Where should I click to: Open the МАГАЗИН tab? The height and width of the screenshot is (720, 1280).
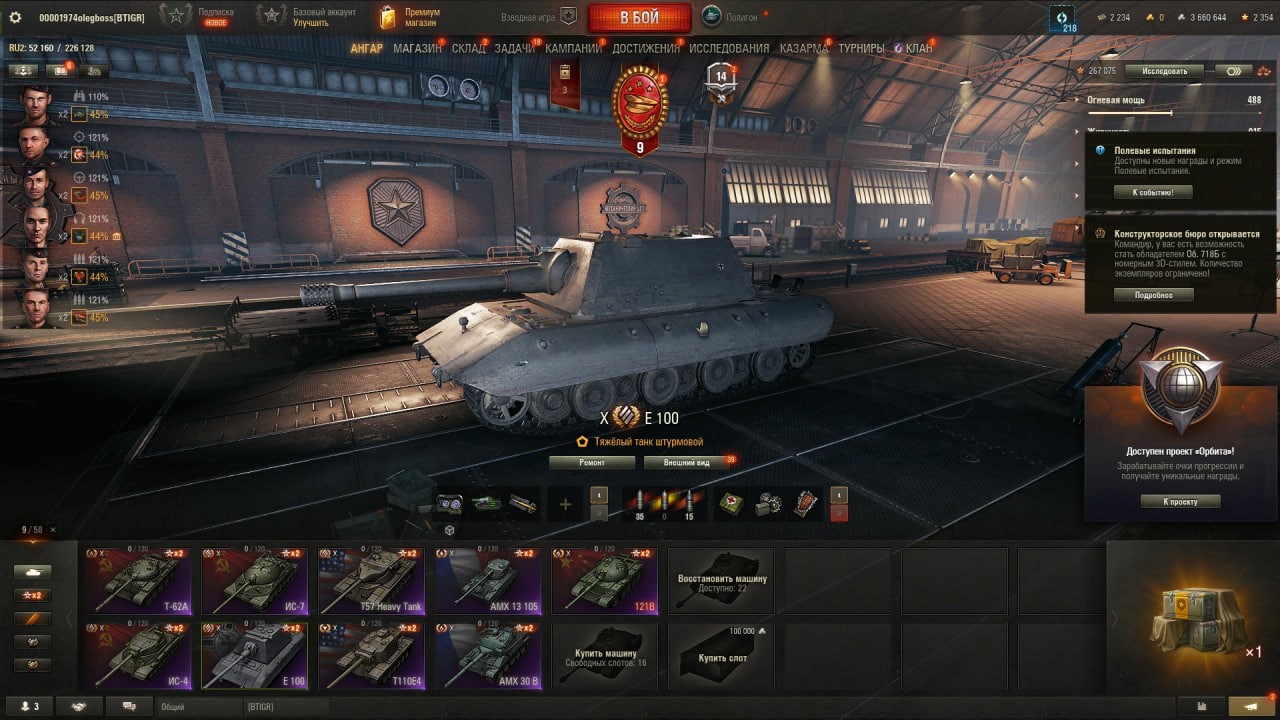[x=417, y=48]
